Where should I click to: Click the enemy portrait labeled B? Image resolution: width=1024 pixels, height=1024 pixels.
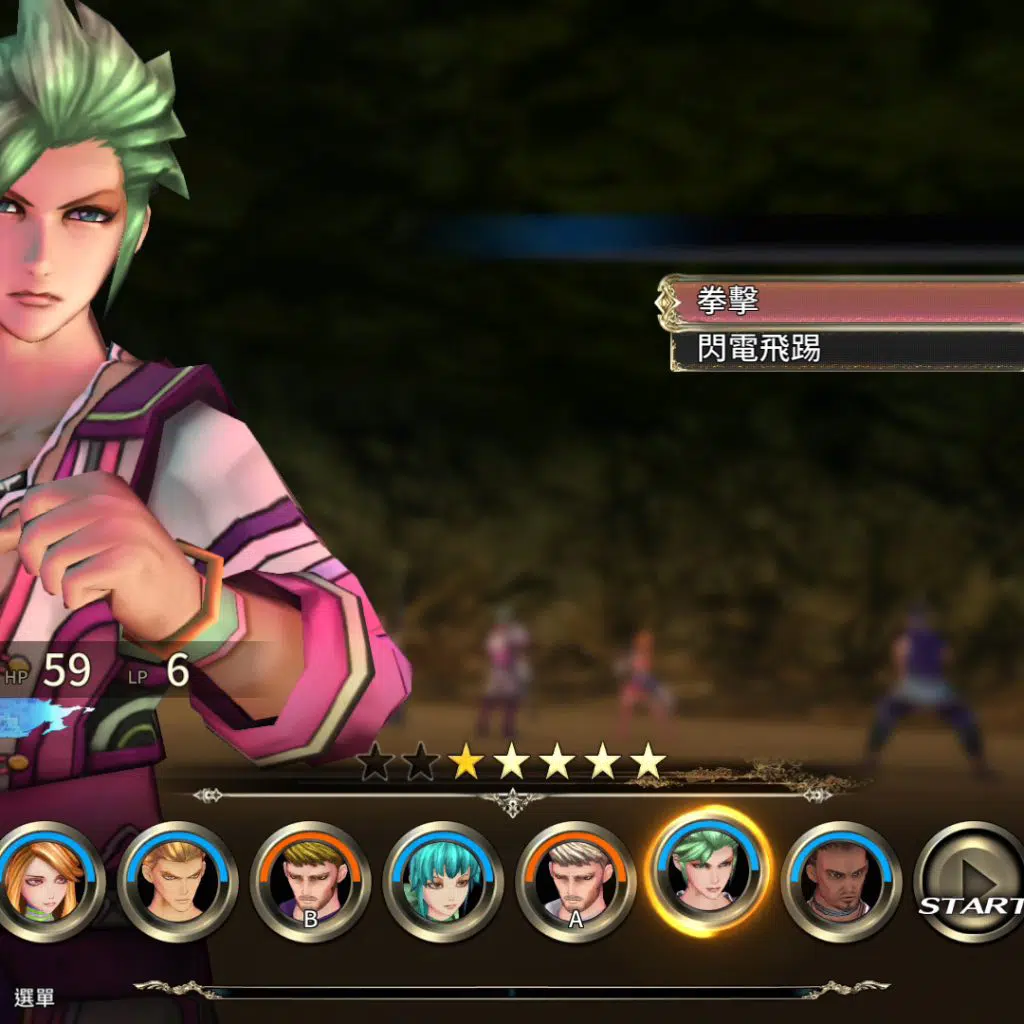tap(310, 881)
